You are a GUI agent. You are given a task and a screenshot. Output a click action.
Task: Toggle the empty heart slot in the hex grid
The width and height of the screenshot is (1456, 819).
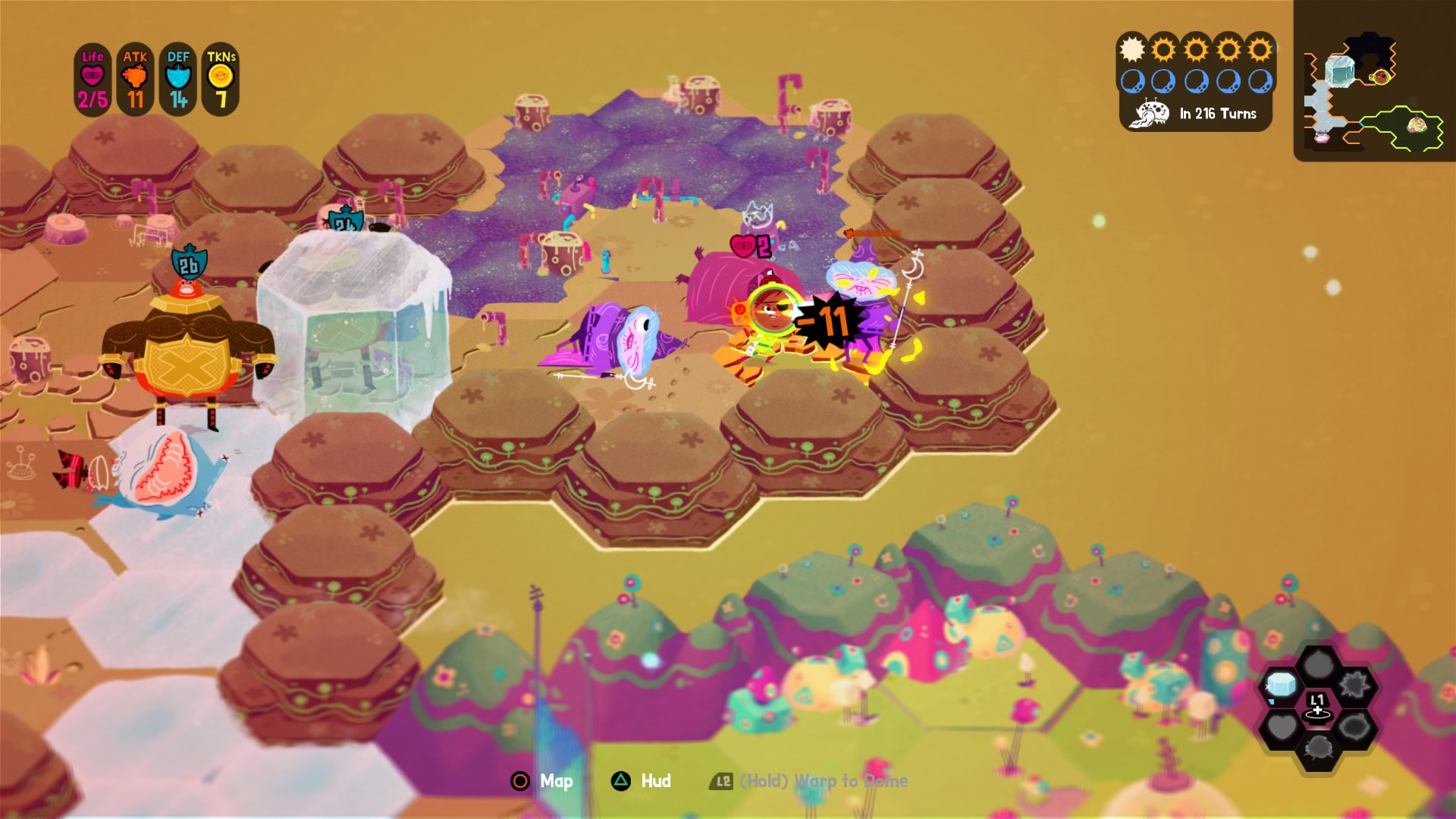1284,724
